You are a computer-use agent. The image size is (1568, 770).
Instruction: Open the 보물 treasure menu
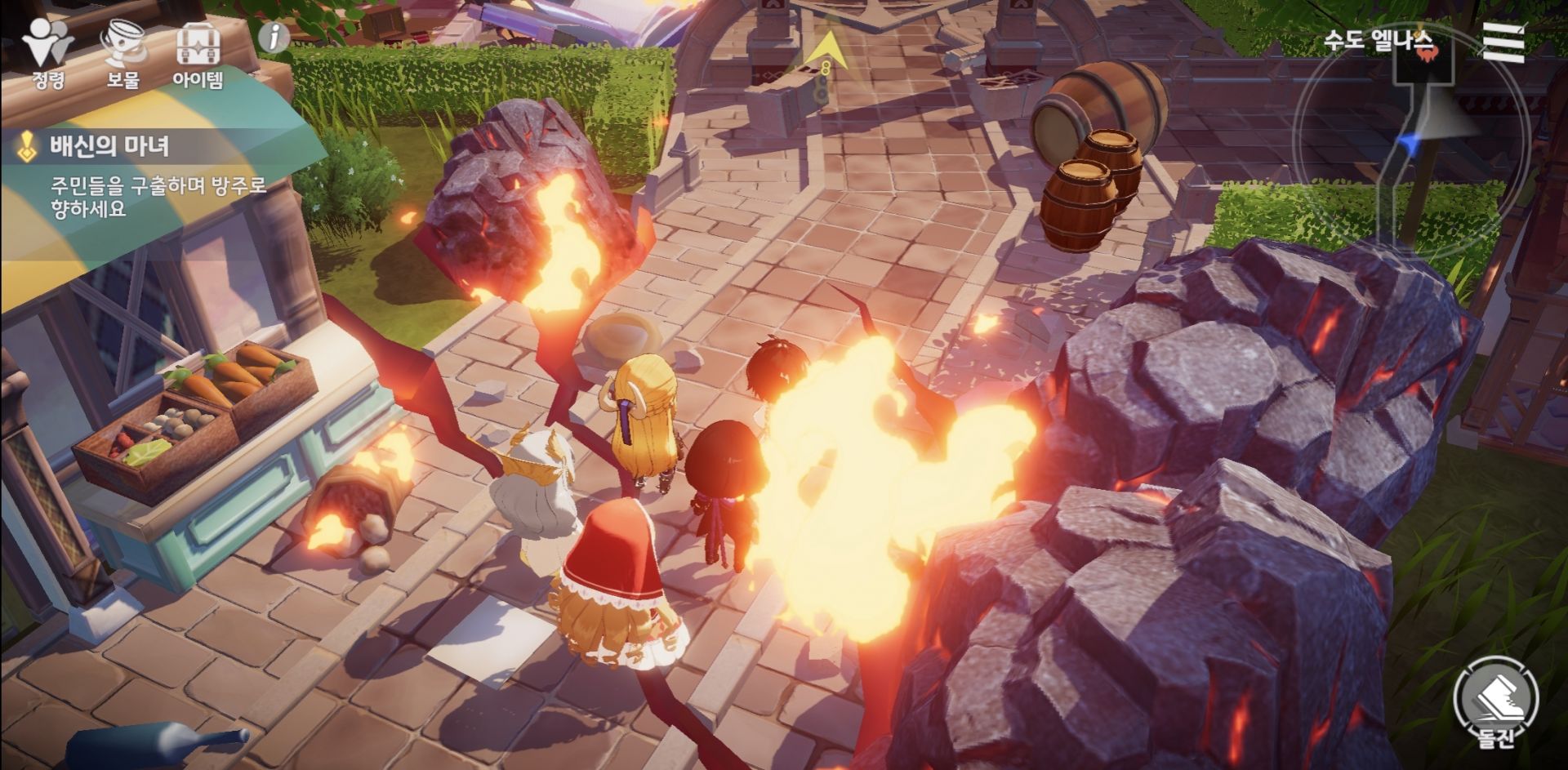(x=122, y=53)
